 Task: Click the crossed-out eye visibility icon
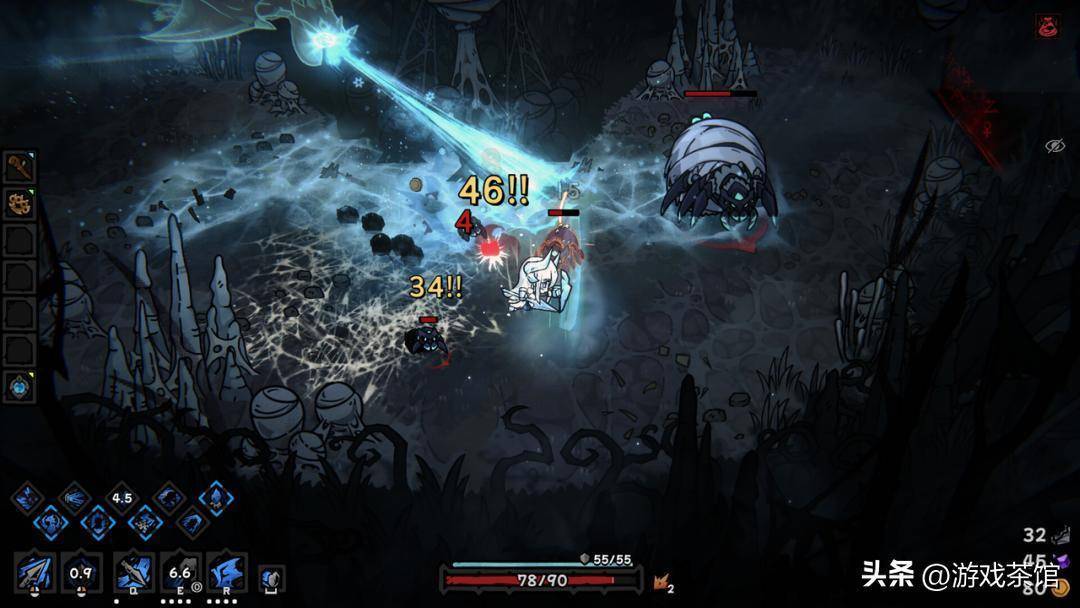(x=1055, y=146)
